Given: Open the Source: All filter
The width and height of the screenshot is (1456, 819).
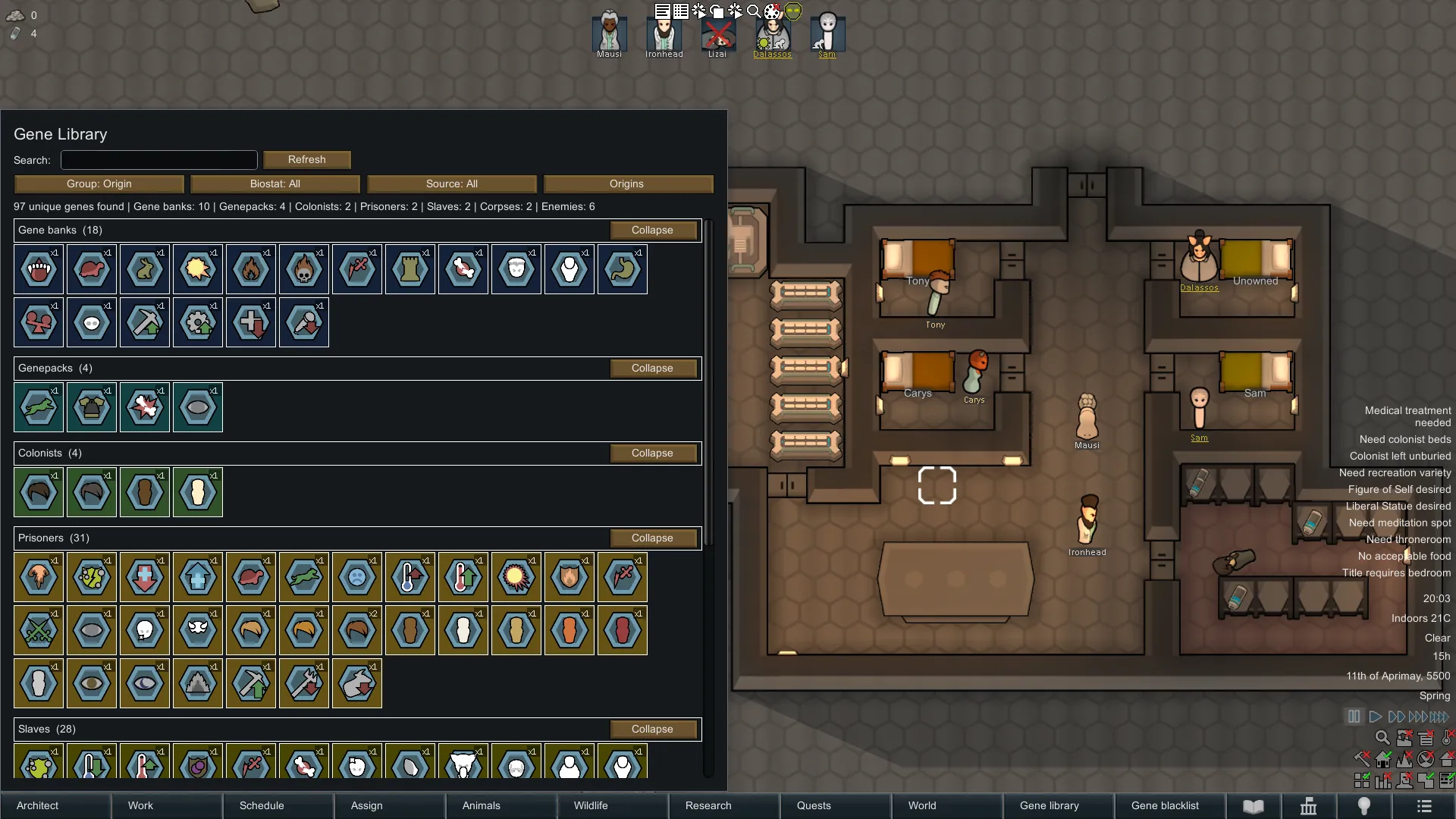Looking at the screenshot, I should 451,184.
